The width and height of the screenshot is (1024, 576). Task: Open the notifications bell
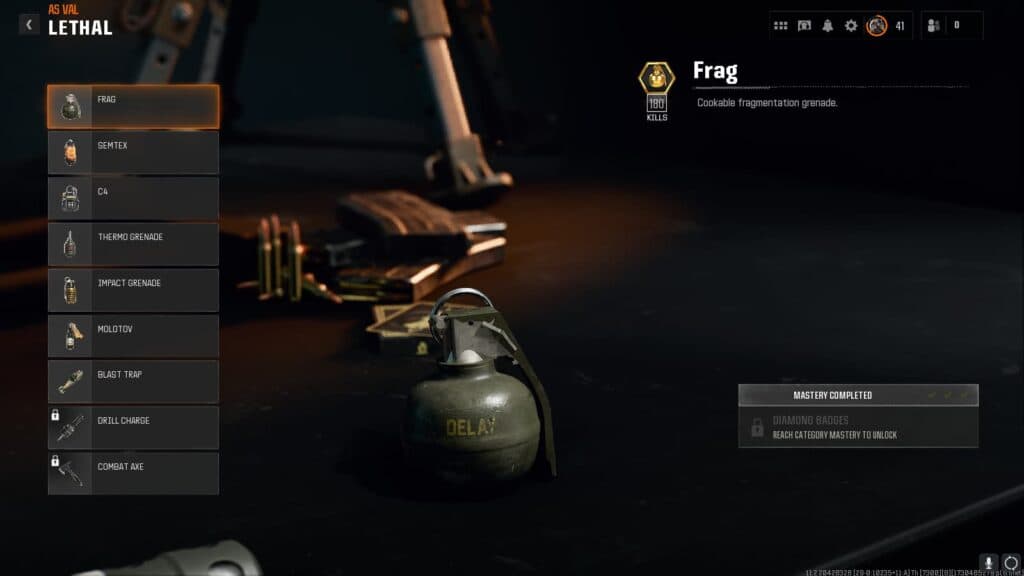827,25
